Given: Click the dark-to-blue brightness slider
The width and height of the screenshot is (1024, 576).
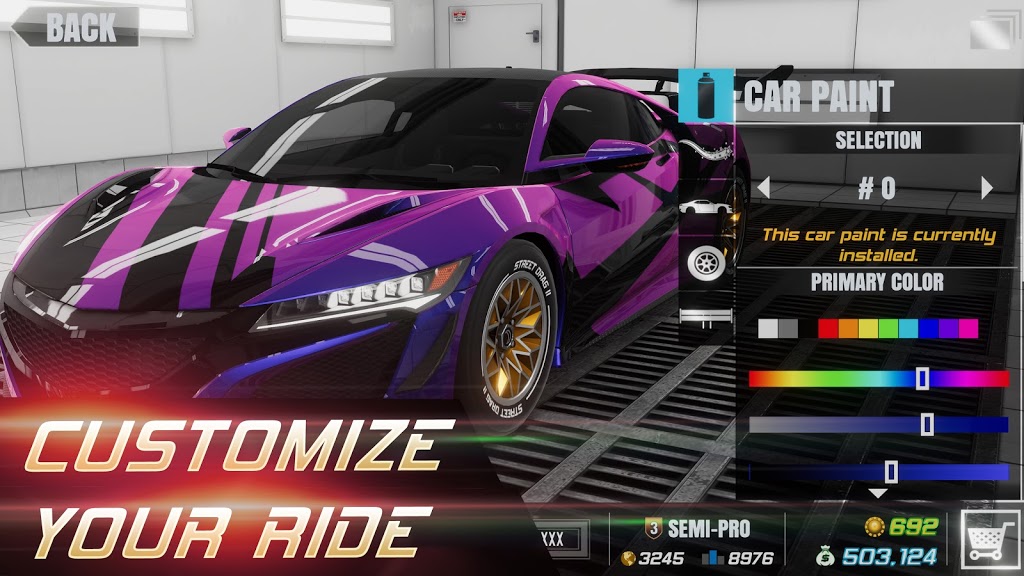Looking at the screenshot, I should (878, 472).
